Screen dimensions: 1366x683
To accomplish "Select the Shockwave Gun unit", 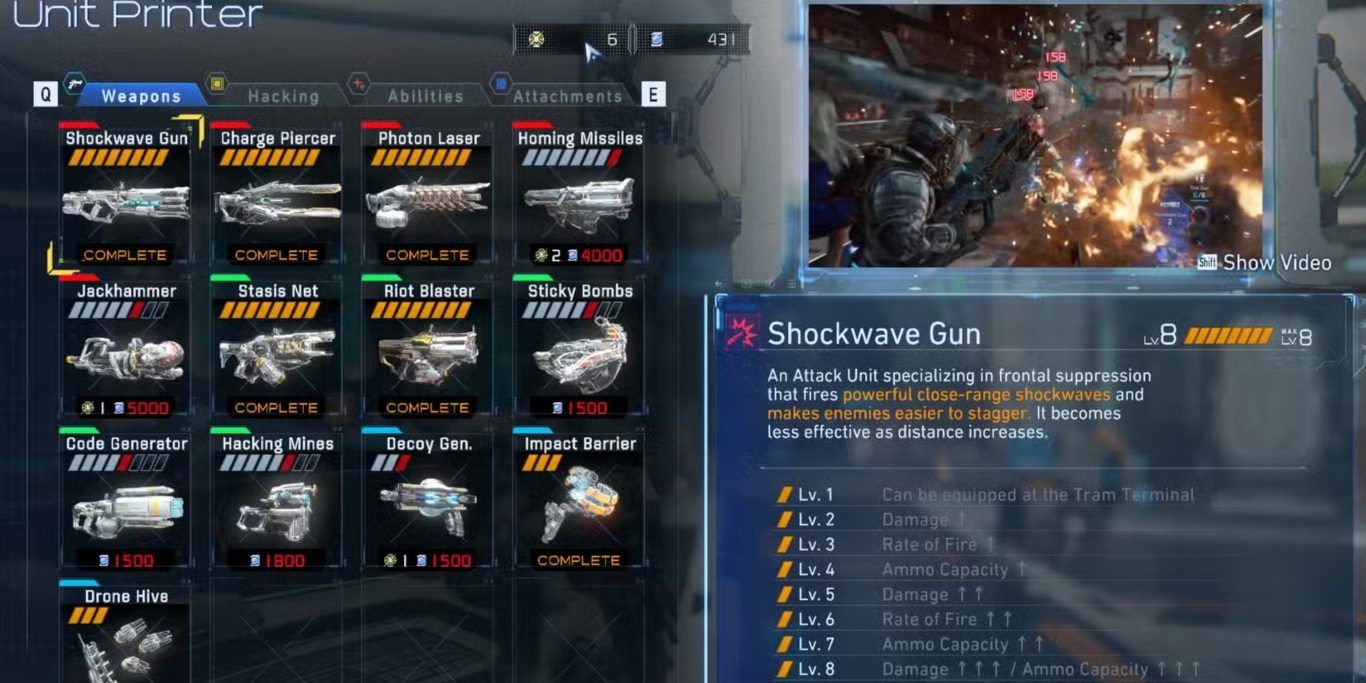I will click(126, 196).
